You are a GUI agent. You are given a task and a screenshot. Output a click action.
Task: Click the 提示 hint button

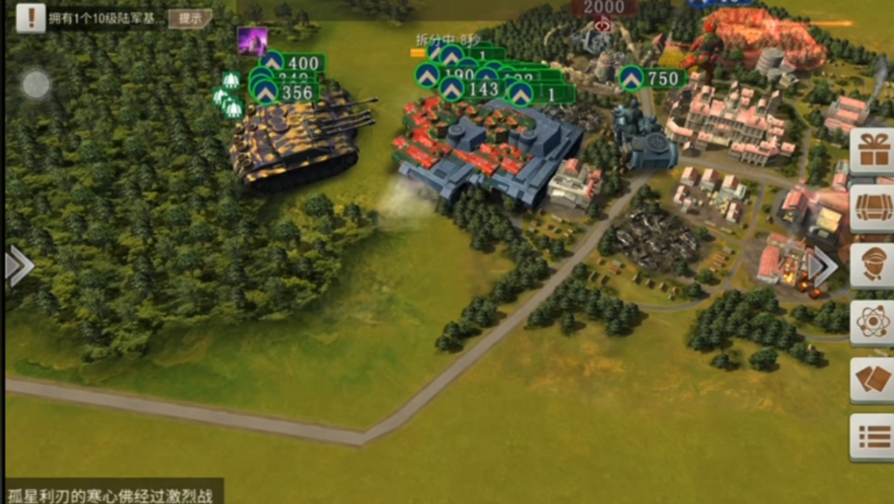(189, 18)
